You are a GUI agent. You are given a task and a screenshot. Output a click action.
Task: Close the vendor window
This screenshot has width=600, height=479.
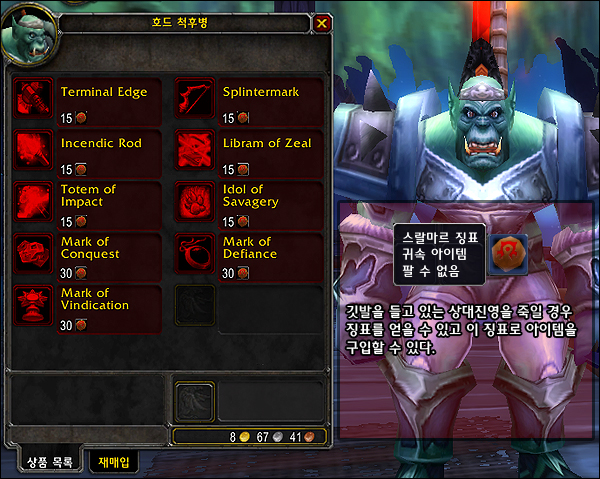click(x=321, y=22)
